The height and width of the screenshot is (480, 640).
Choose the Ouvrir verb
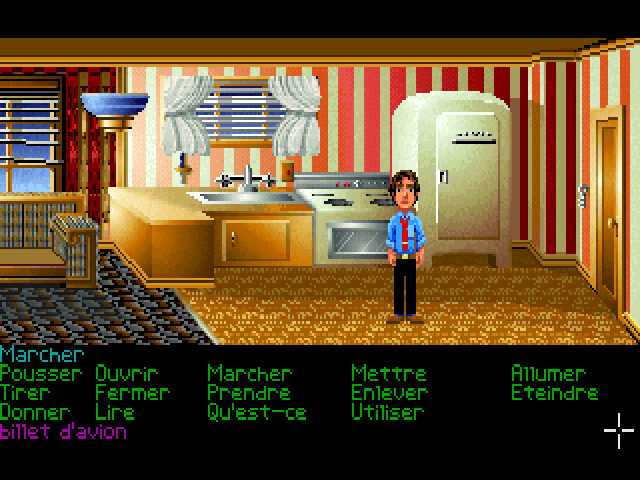click(128, 373)
